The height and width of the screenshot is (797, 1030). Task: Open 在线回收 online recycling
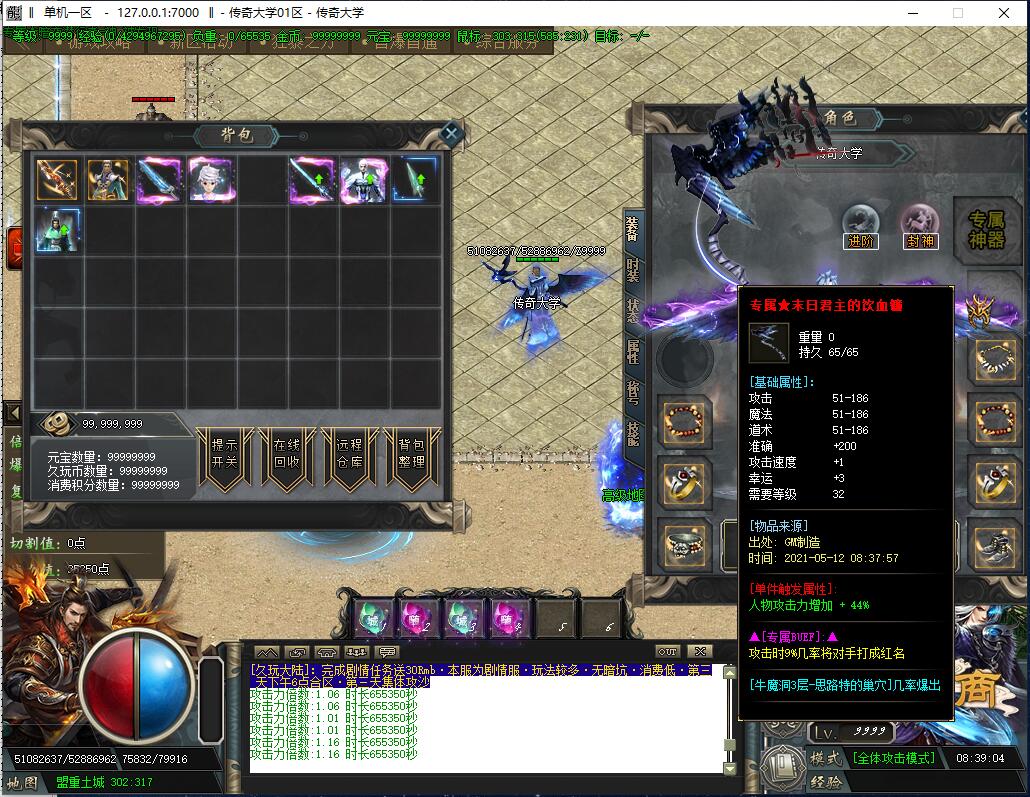(286, 454)
